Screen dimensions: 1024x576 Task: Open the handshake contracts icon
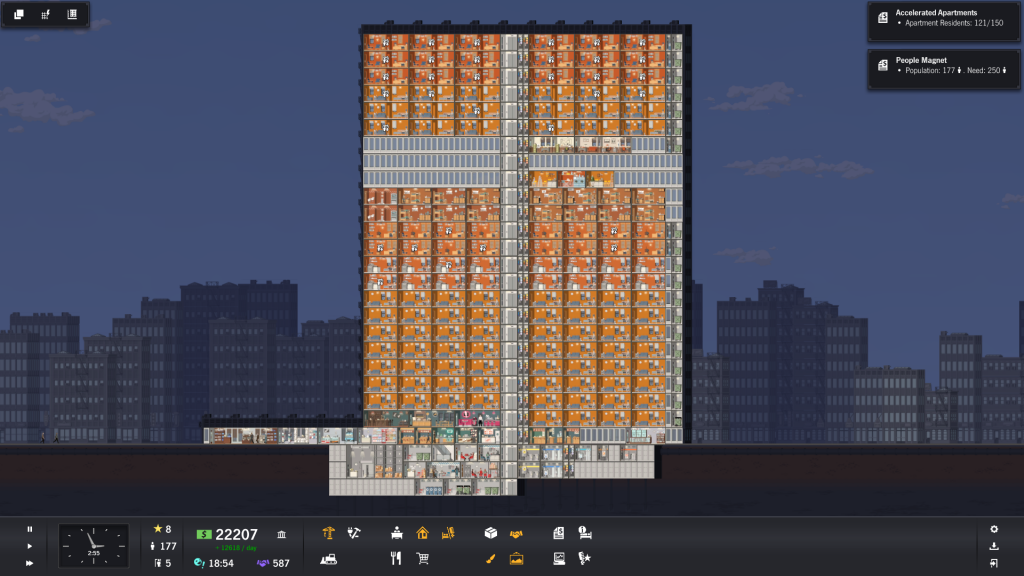pos(516,534)
